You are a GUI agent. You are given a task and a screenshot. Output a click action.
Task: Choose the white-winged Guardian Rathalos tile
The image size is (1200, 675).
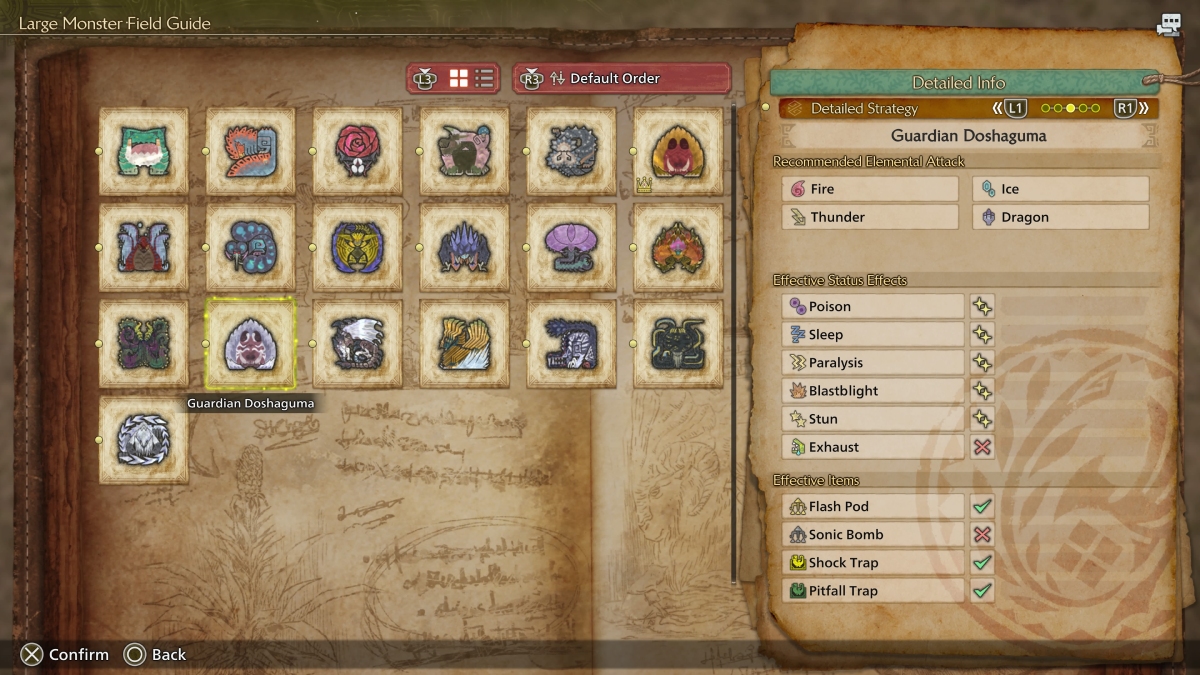pyautogui.click(x=357, y=343)
